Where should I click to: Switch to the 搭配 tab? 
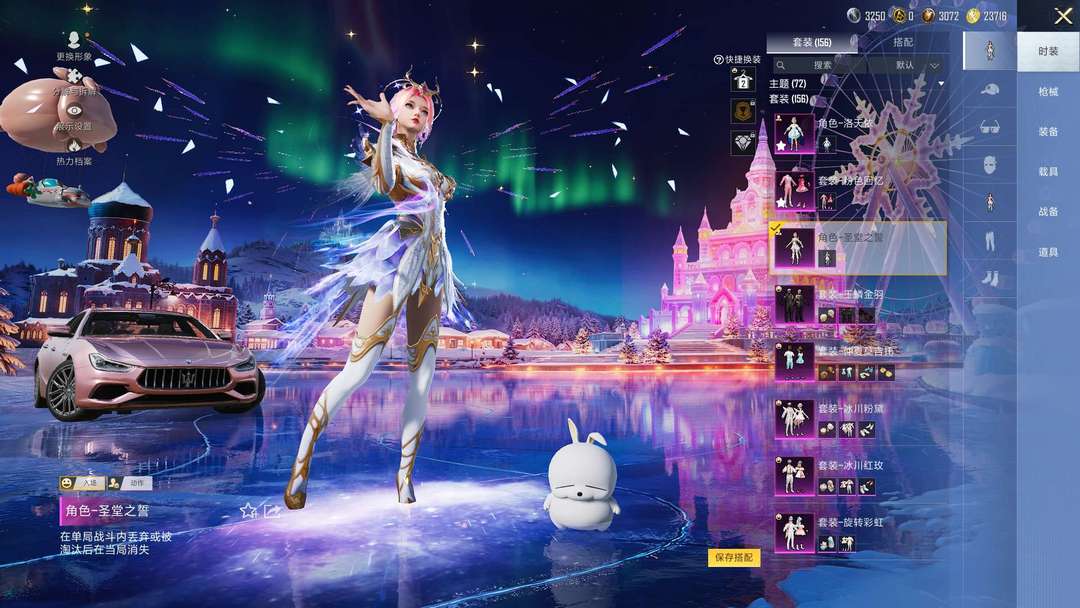[x=902, y=42]
